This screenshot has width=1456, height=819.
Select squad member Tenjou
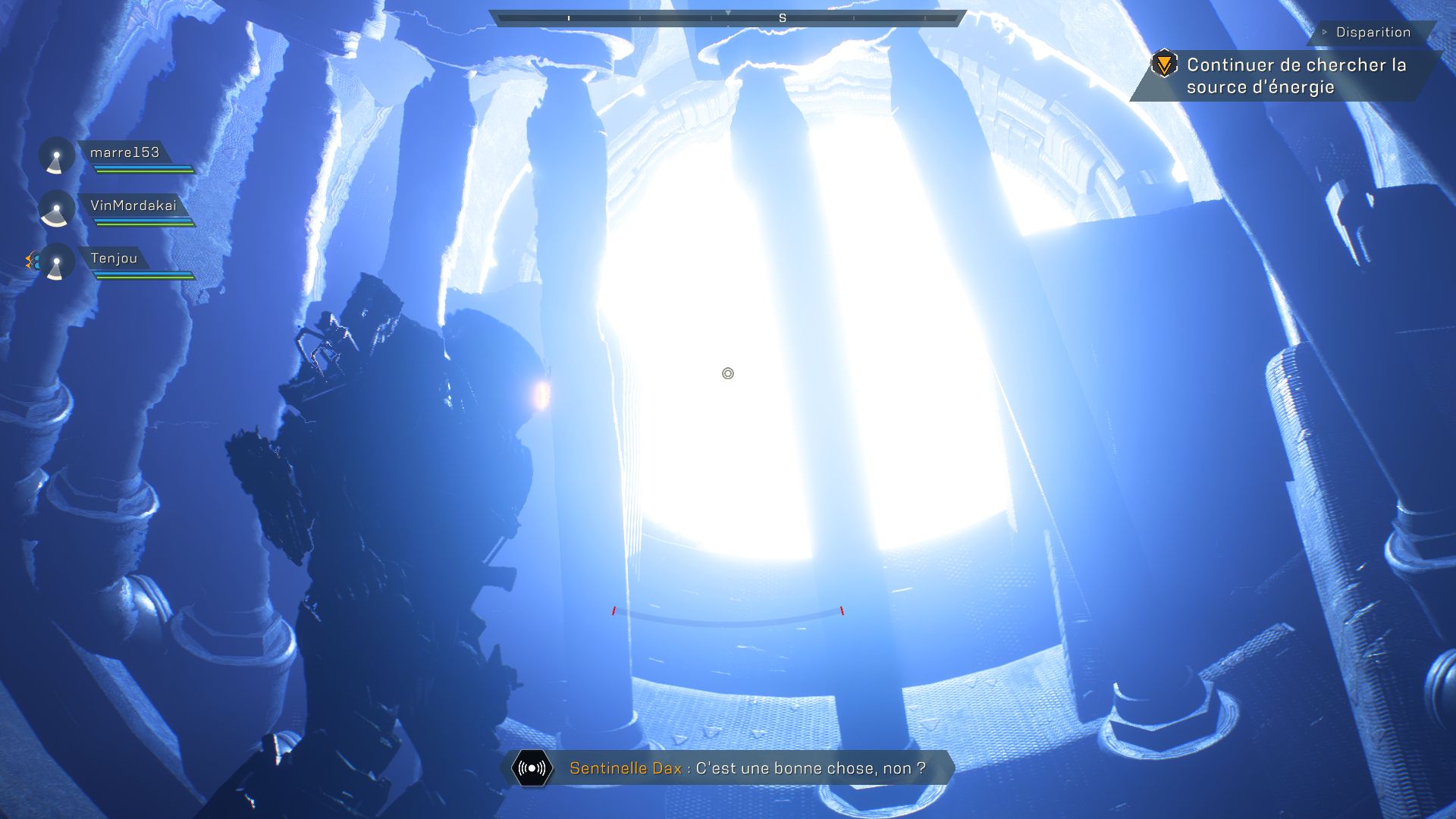point(114,259)
